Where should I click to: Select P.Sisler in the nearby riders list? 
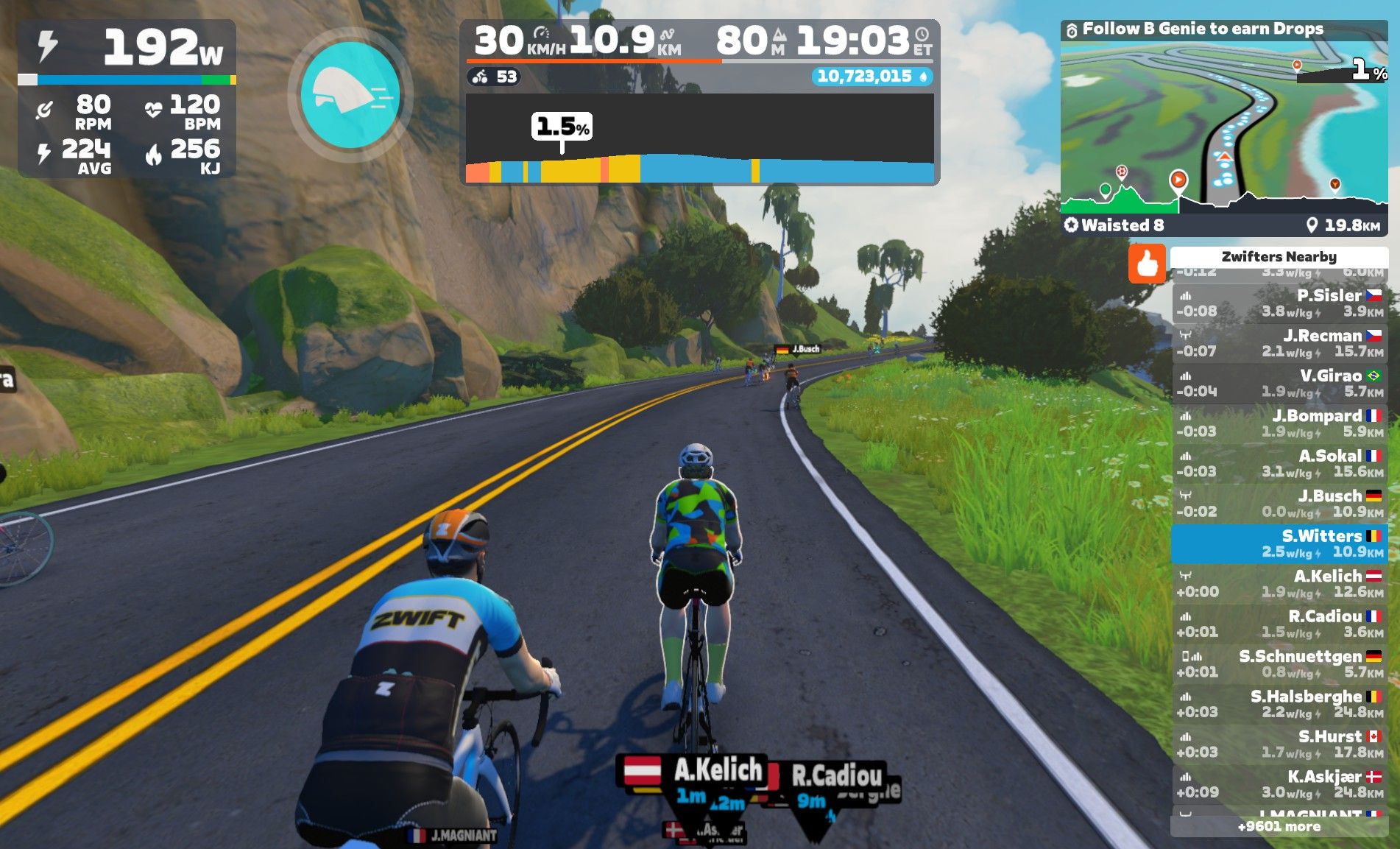click(1279, 303)
